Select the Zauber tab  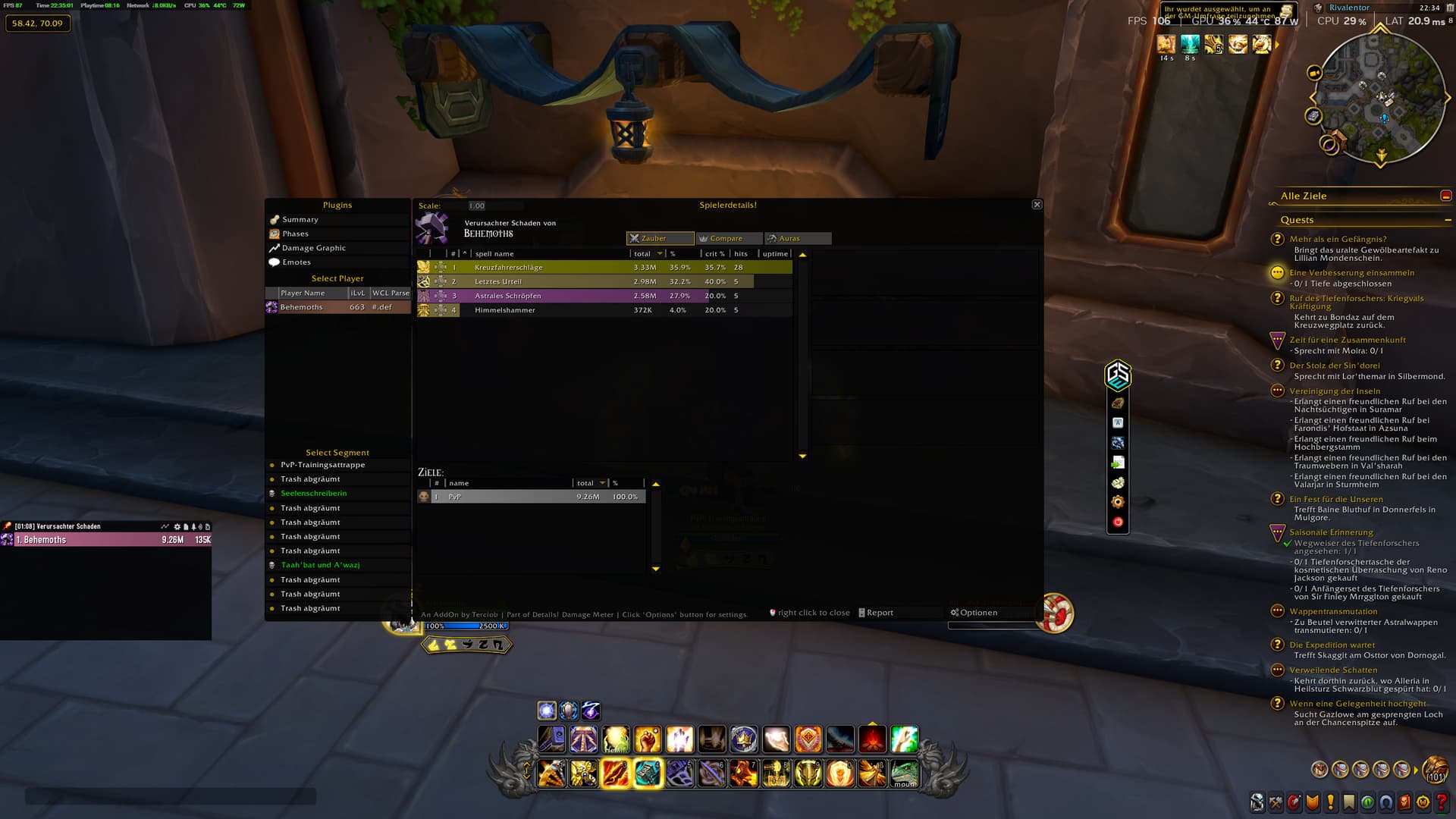[x=659, y=238]
